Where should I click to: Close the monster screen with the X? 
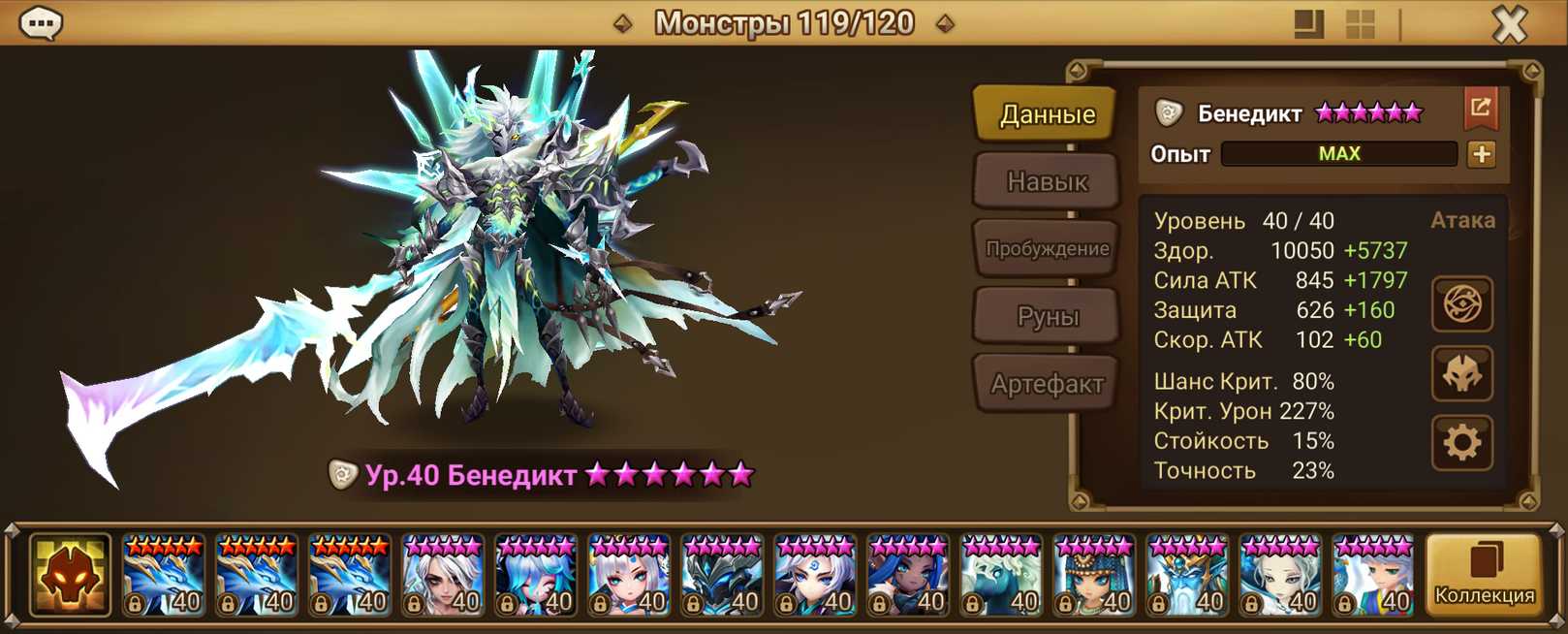point(1509,23)
